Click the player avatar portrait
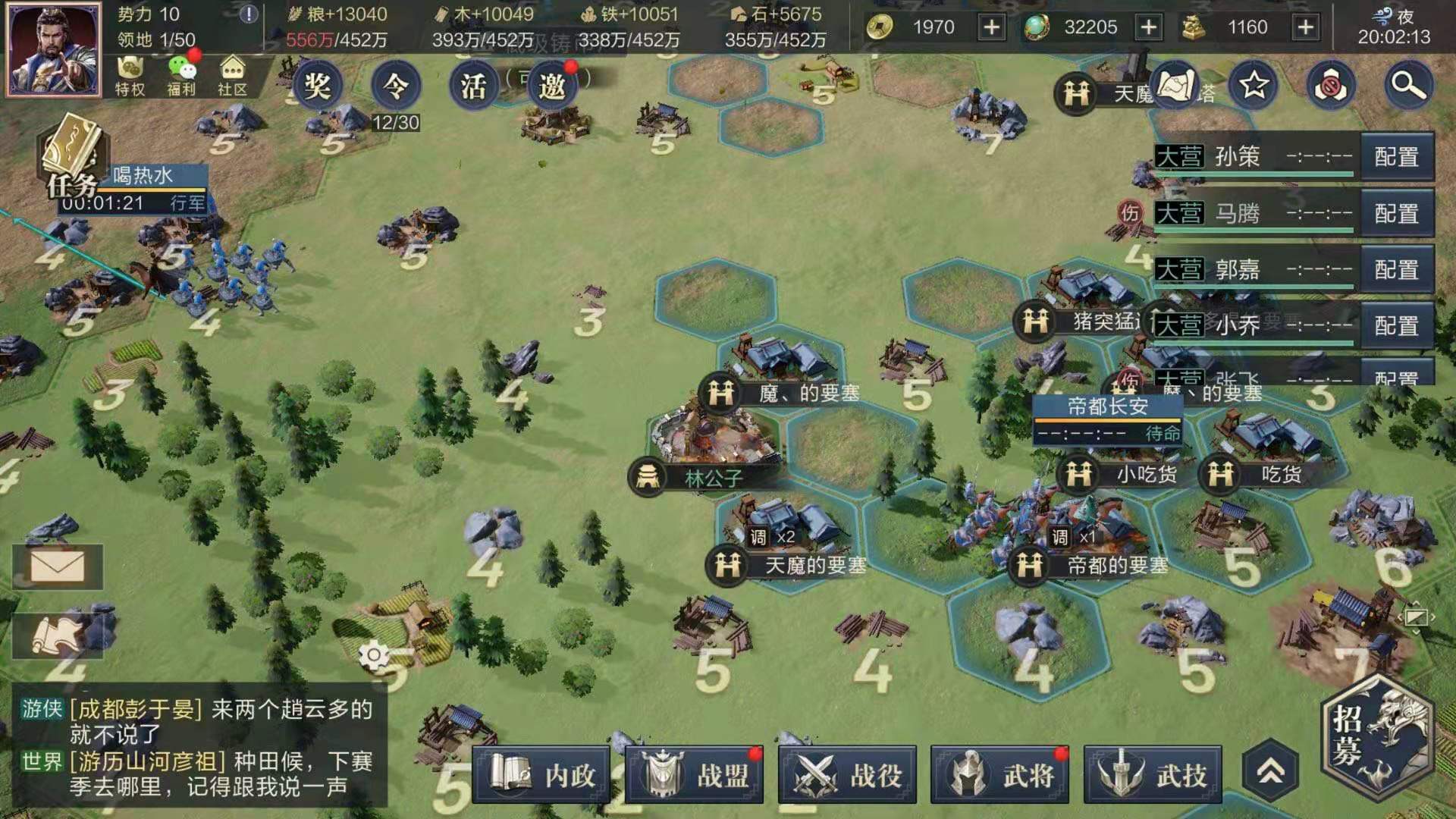The image size is (1456, 819). tap(53, 49)
